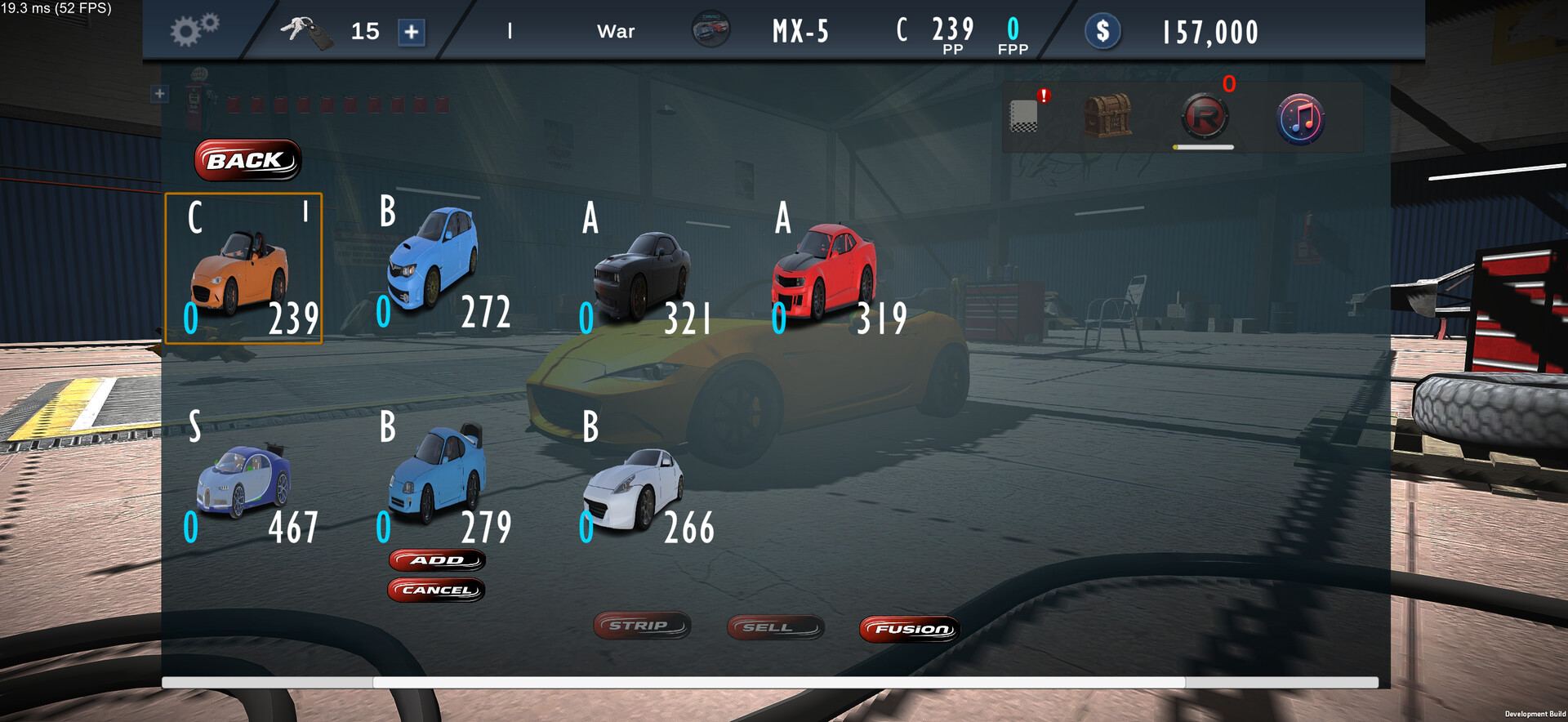The height and width of the screenshot is (722, 1568).
Task: Activate the STRIP button
Action: tap(642, 626)
